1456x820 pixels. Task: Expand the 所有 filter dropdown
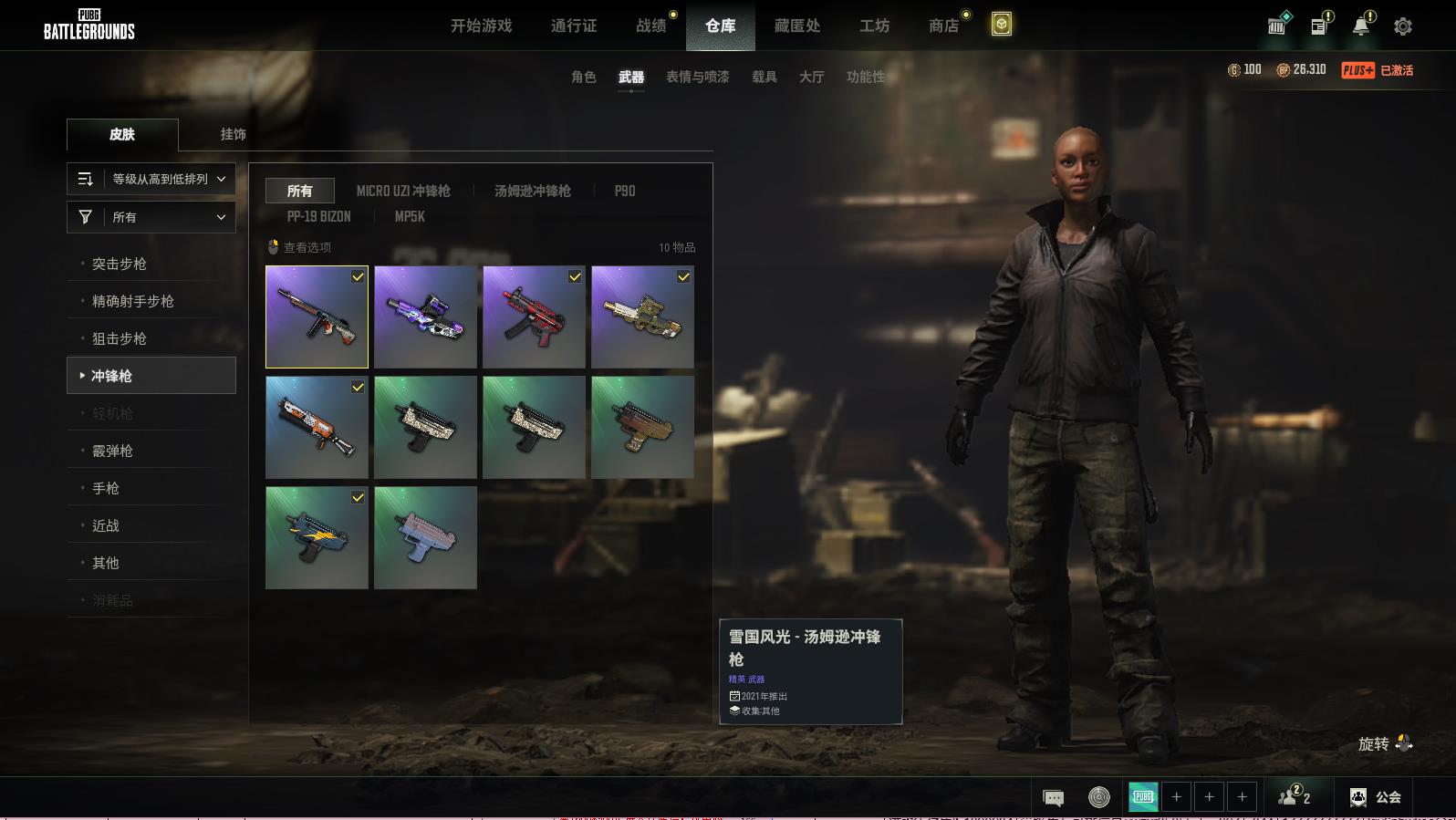[x=151, y=217]
